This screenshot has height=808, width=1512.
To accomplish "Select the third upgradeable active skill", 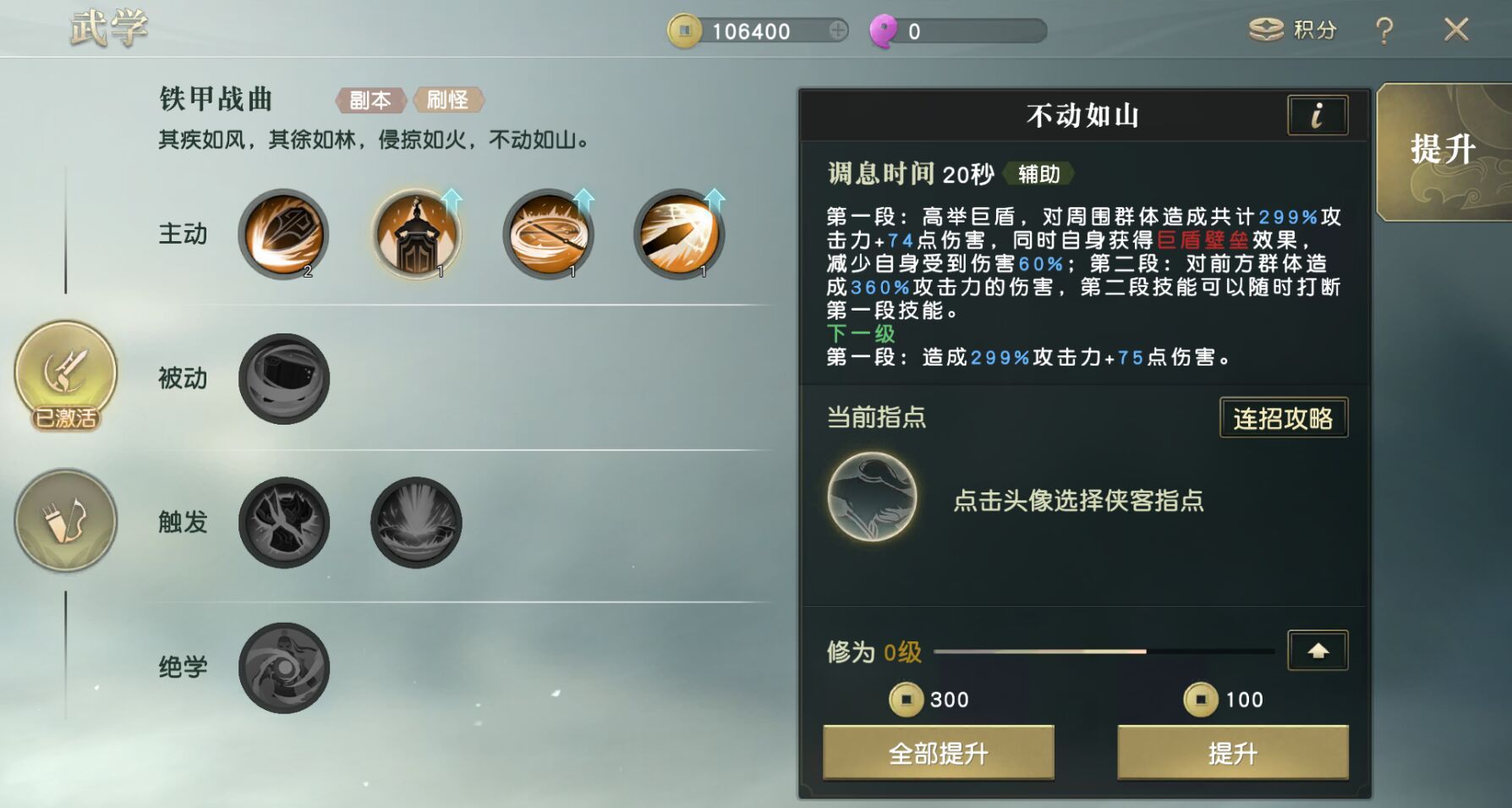I will (548, 234).
